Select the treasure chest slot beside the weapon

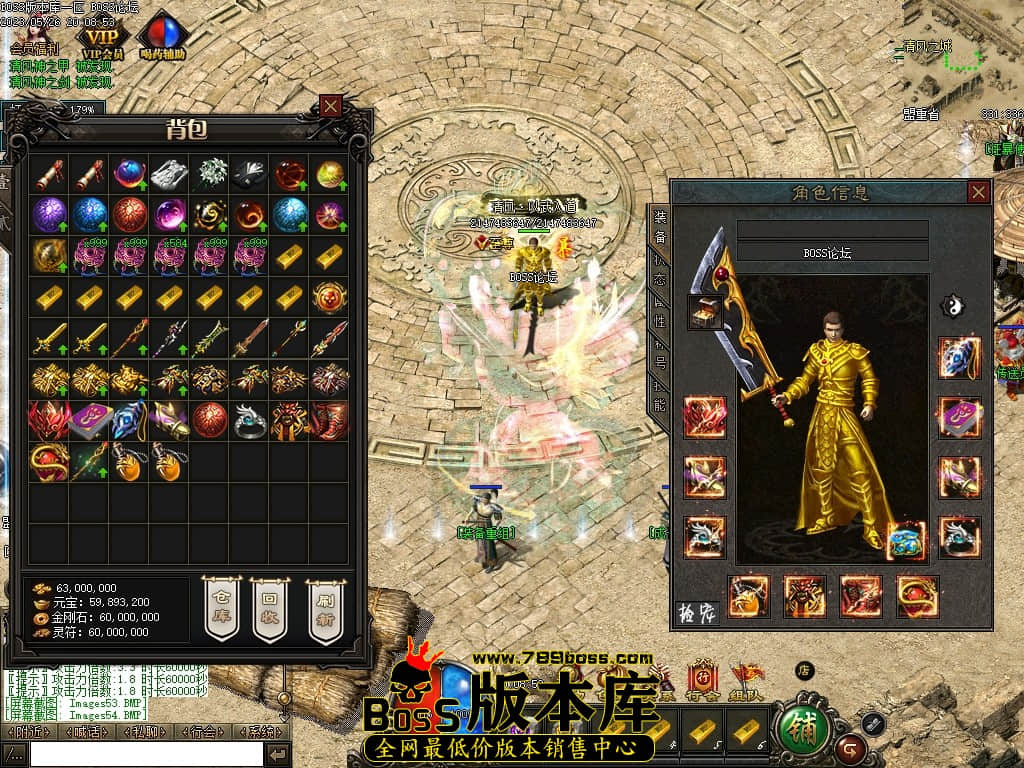(x=707, y=312)
